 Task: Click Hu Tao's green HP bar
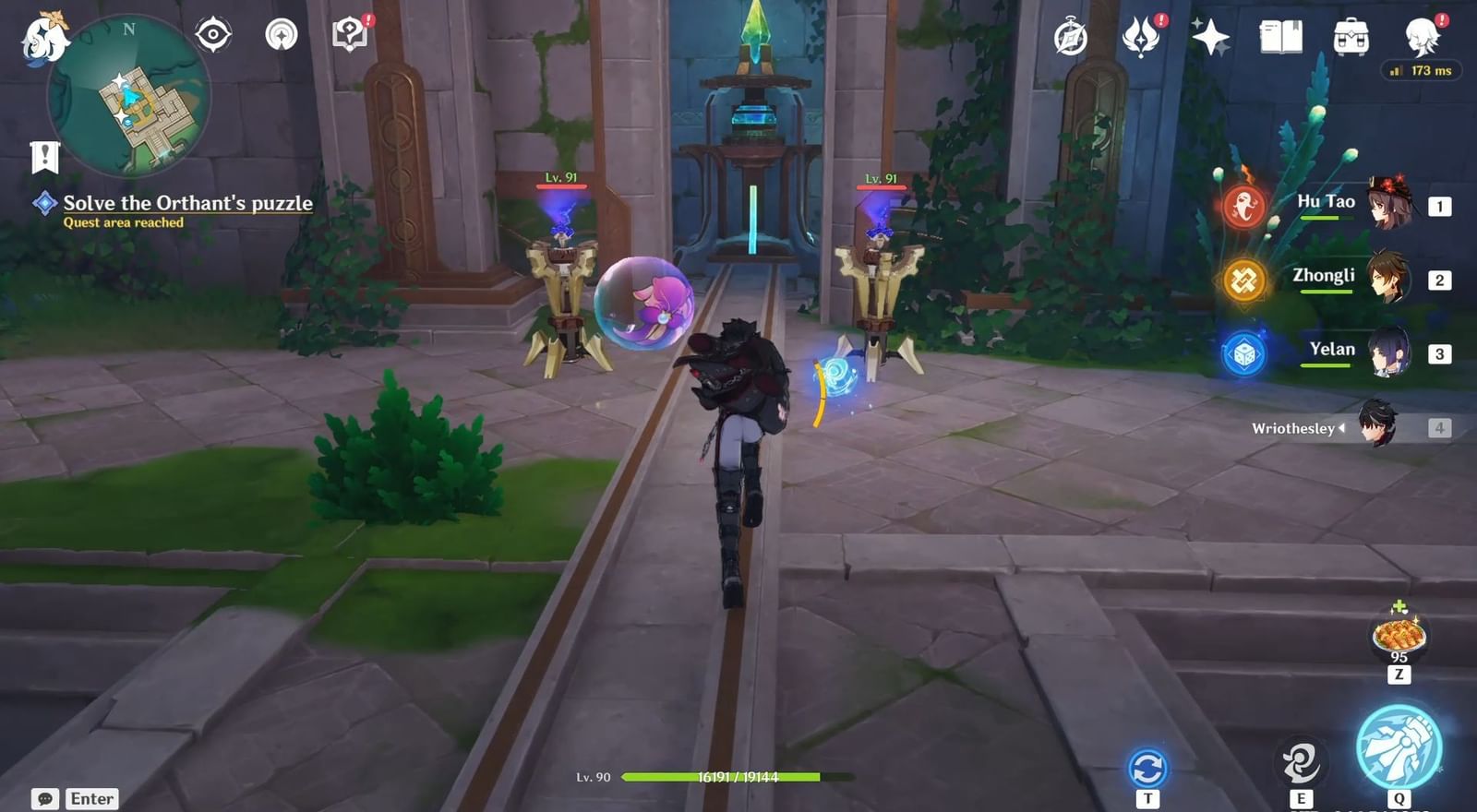coord(1327,219)
